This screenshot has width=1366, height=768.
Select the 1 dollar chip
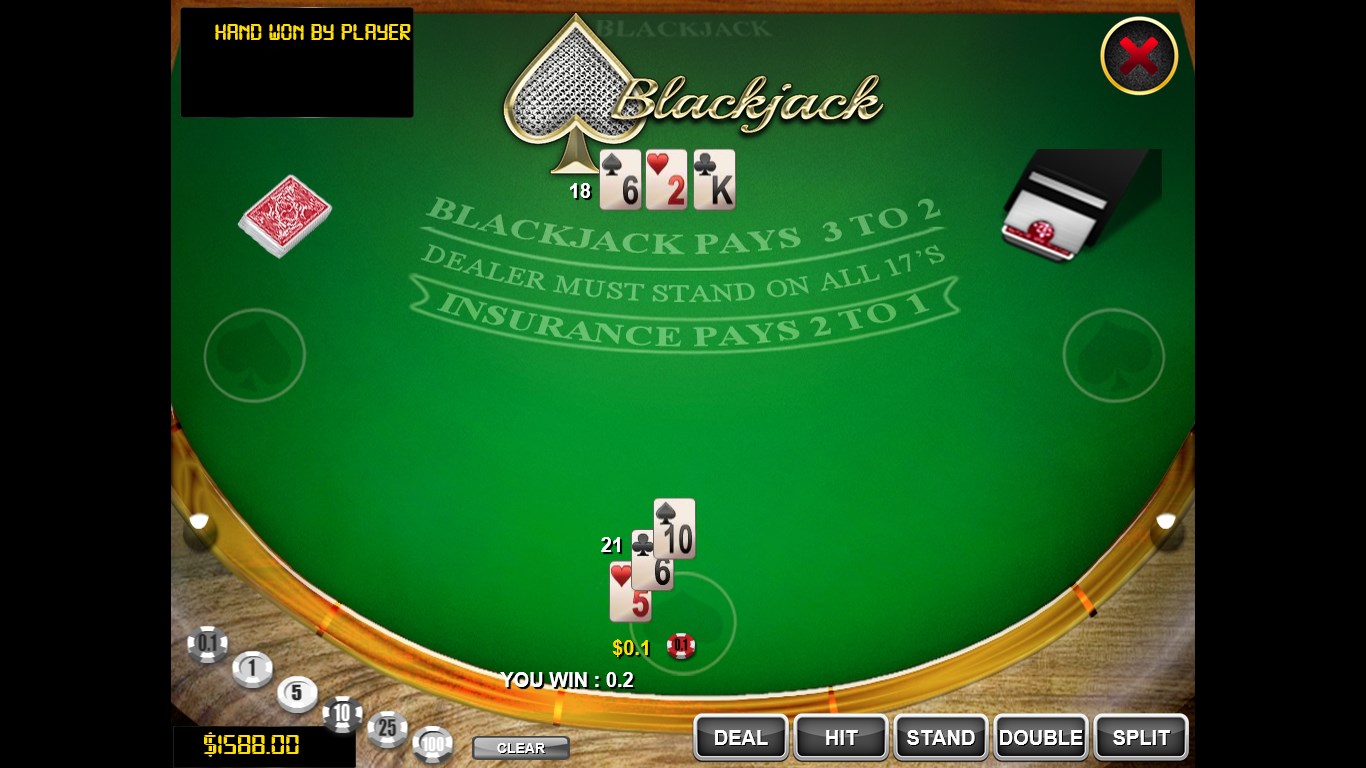point(252,670)
